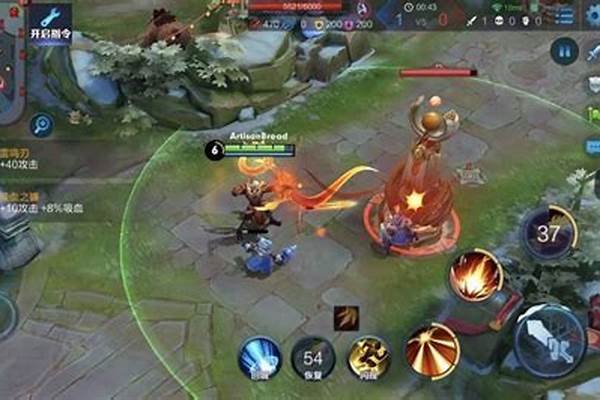This screenshot has height=400, width=600.
Task: Click the blue magnifier icon by the minimap
Action: point(41,125)
